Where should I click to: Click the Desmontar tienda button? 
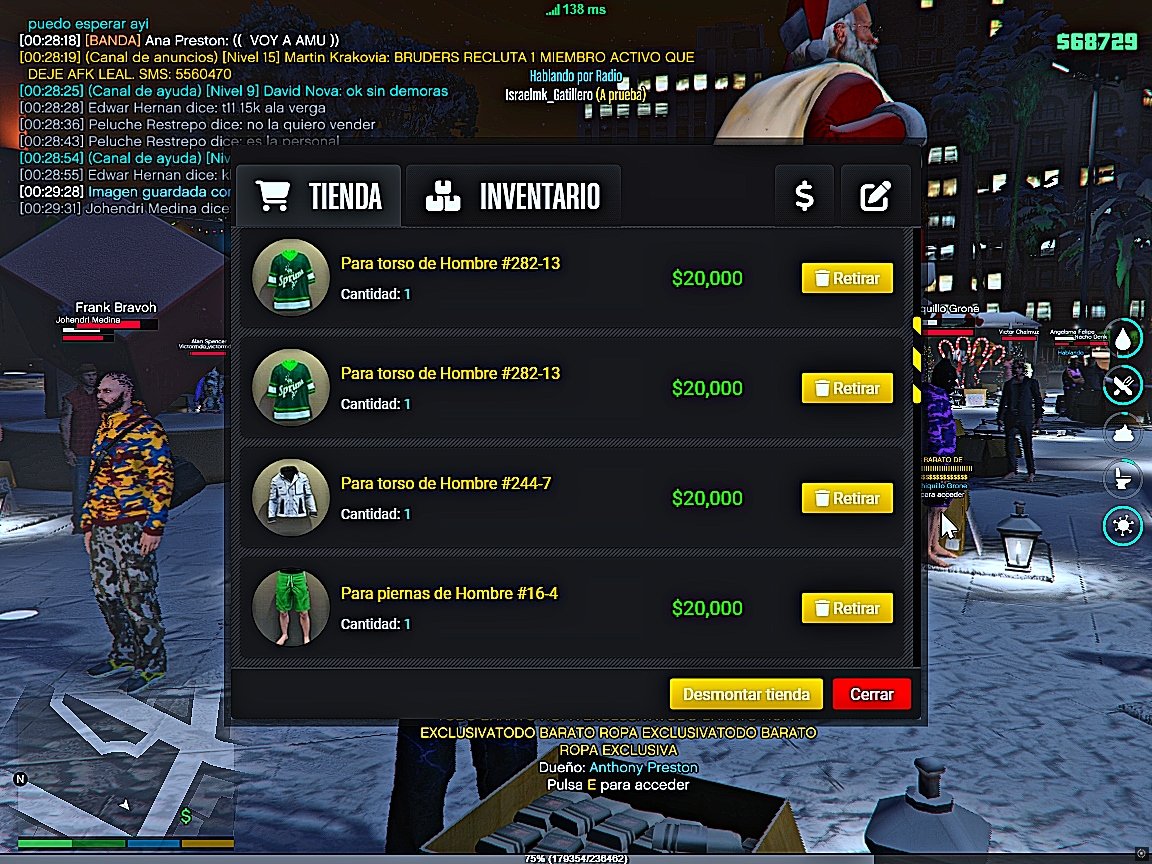pos(746,694)
